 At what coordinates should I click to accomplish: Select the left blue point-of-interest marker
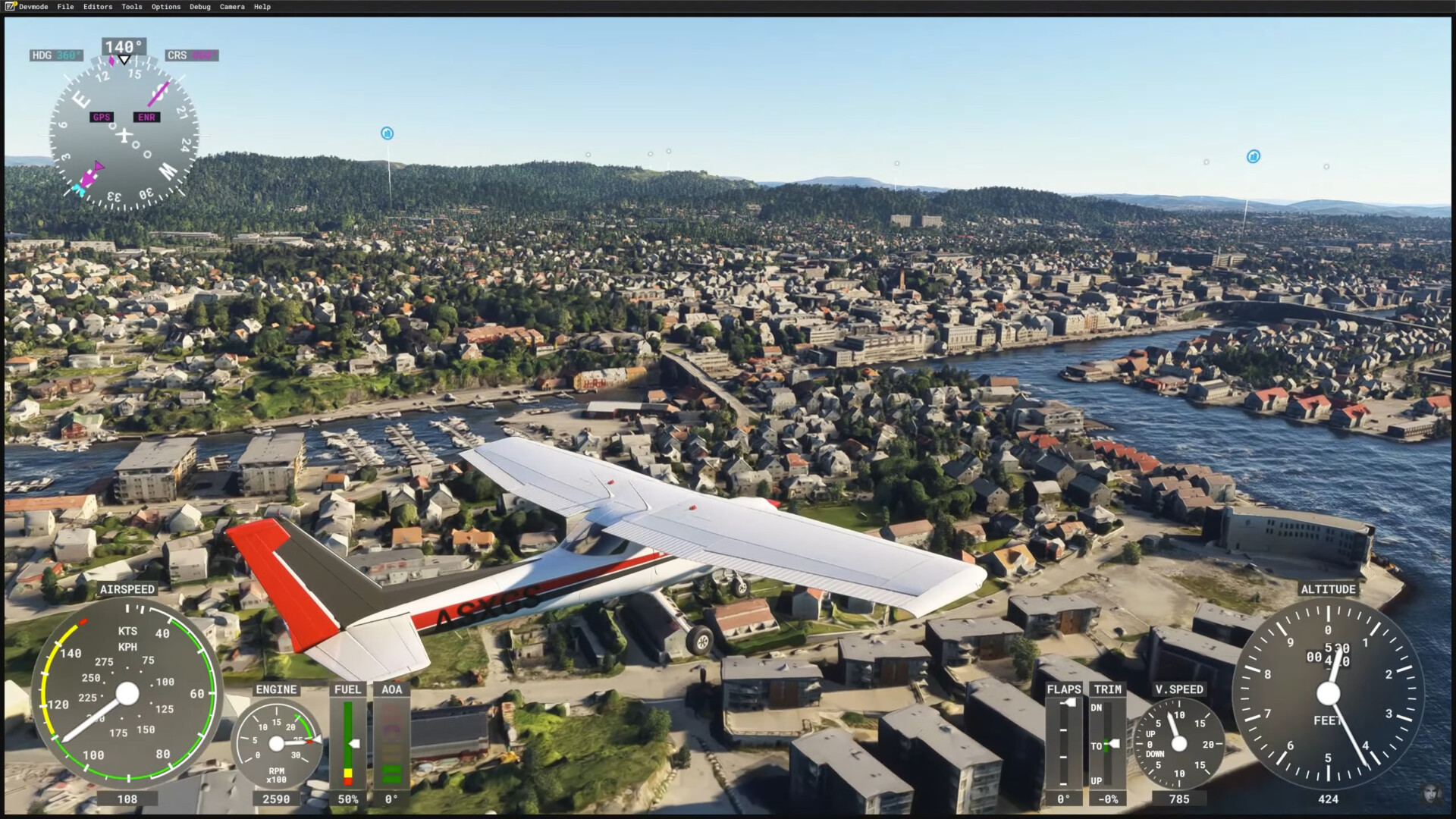coord(388,133)
